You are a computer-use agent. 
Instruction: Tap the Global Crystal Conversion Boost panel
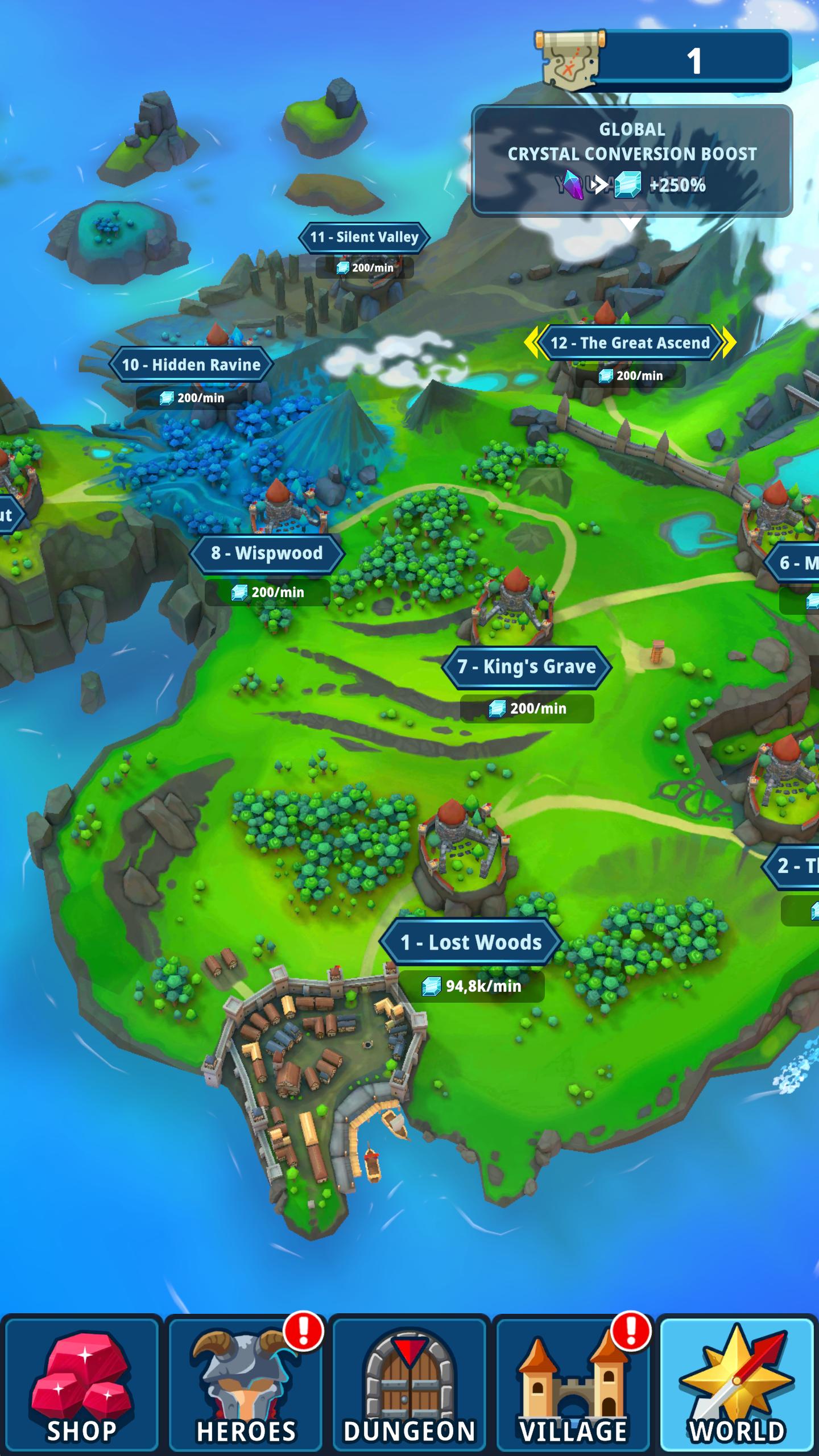pyautogui.click(x=632, y=160)
